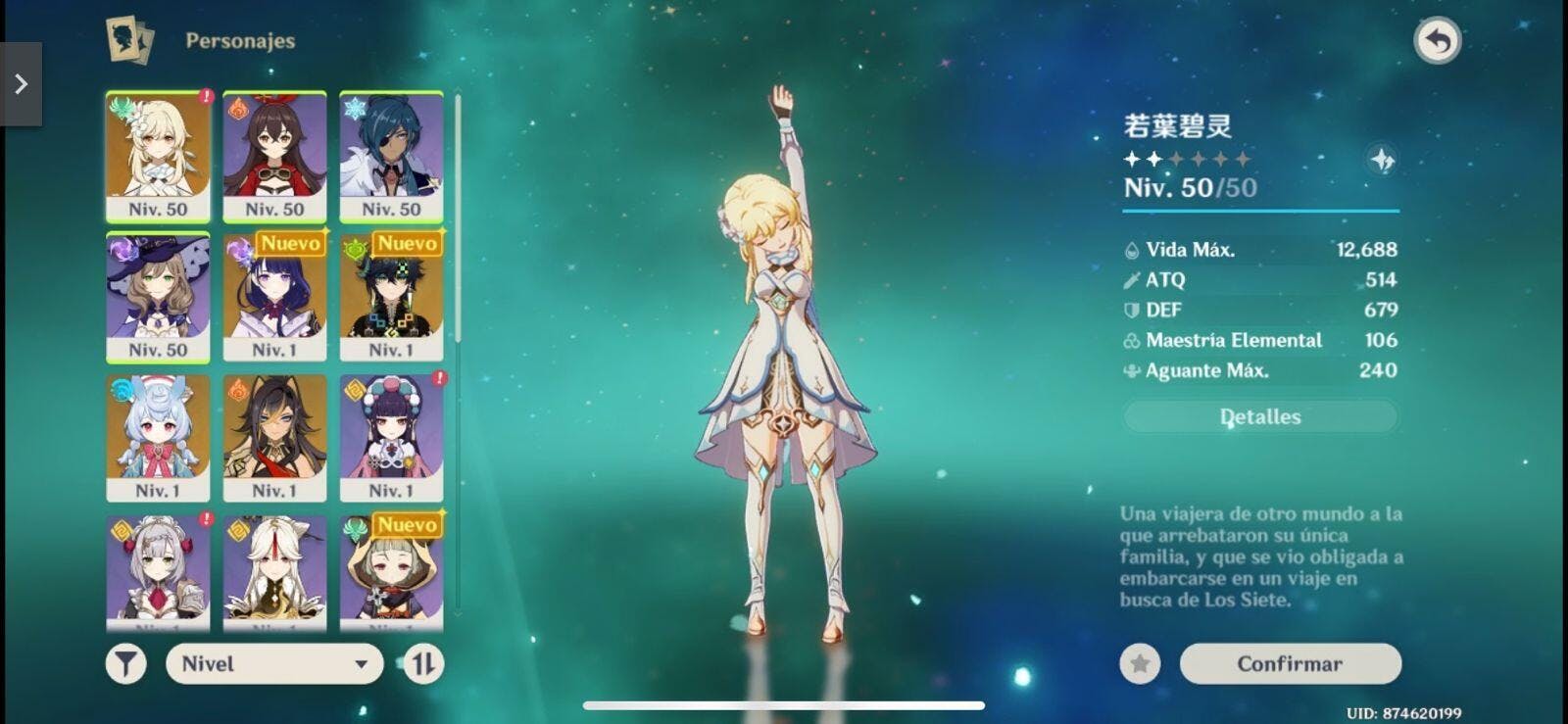The image size is (1568, 724).
Task: Select Sigewinne's blue-haired portrait
Action: tap(158, 438)
